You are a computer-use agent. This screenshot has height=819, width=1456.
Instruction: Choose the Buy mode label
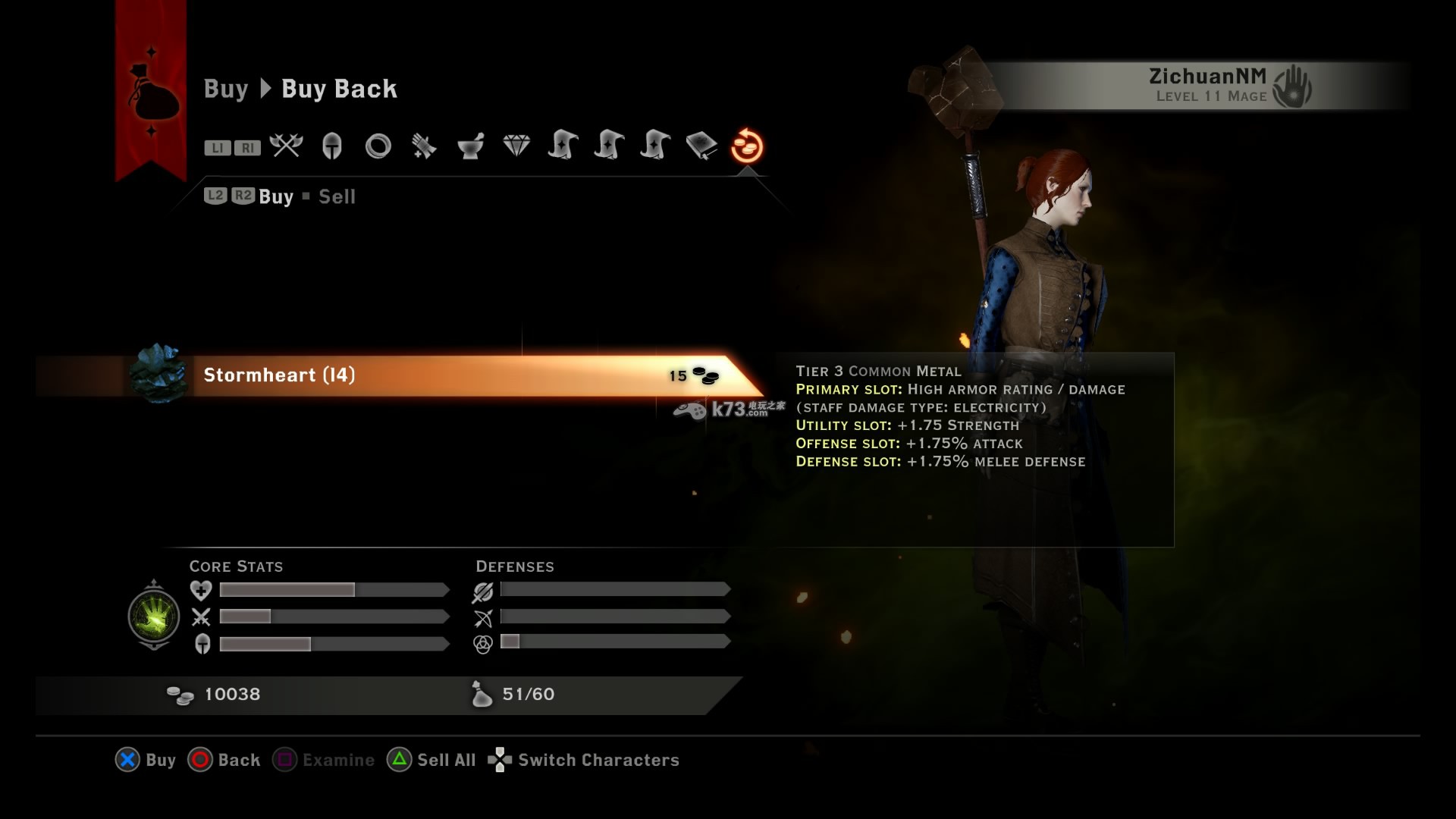point(276,197)
